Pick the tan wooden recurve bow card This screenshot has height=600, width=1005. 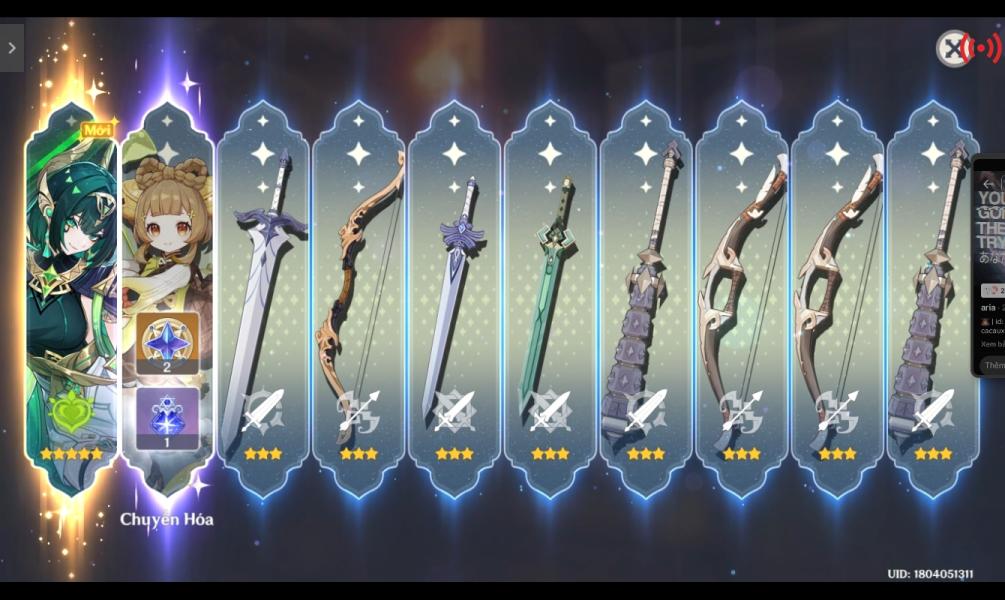click(x=359, y=300)
